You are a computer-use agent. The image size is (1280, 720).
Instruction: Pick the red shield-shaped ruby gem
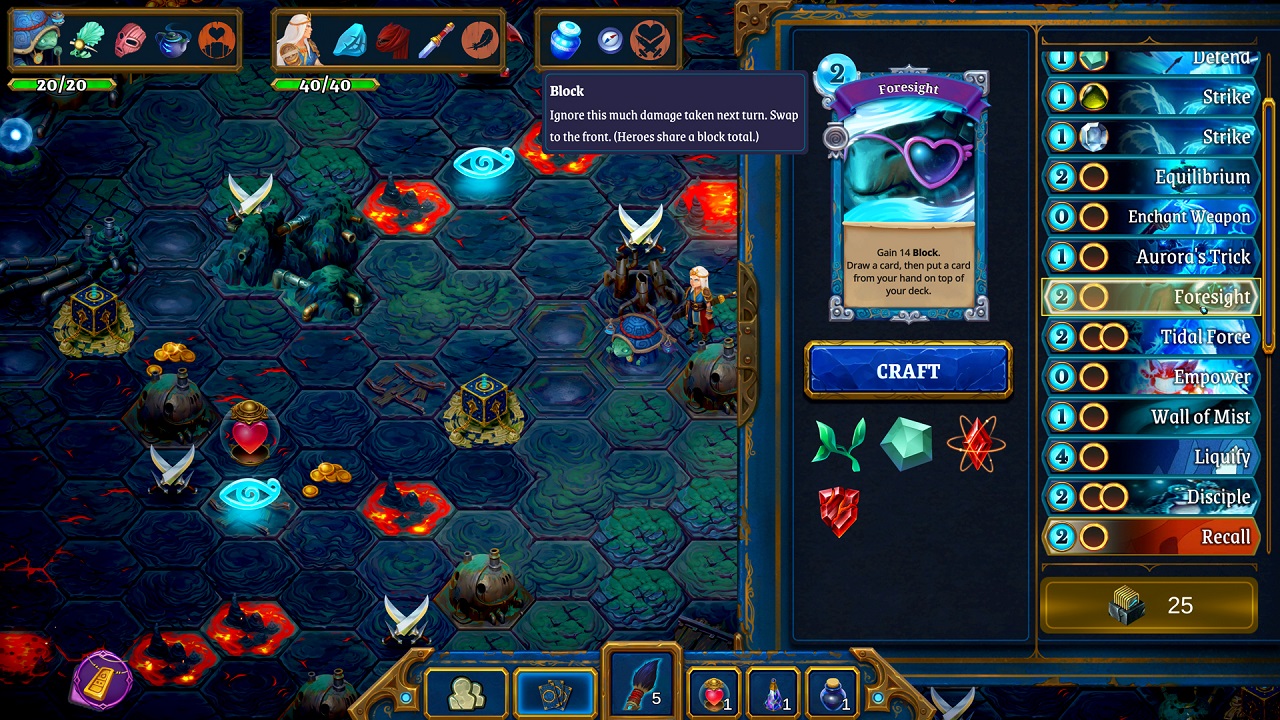click(839, 511)
